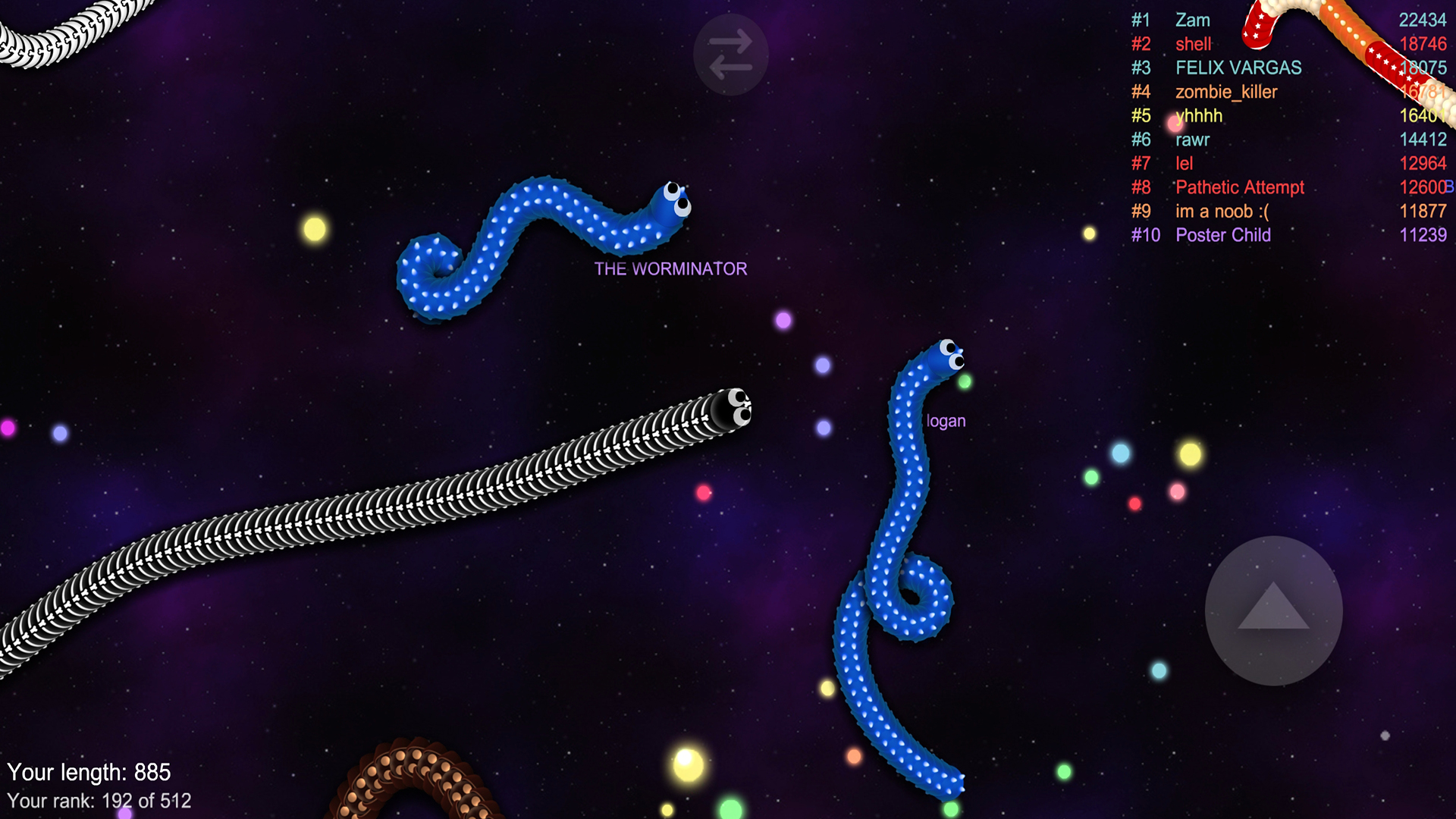This screenshot has height=819, width=1456.
Task: Click the player name logan
Action: tap(945, 420)
